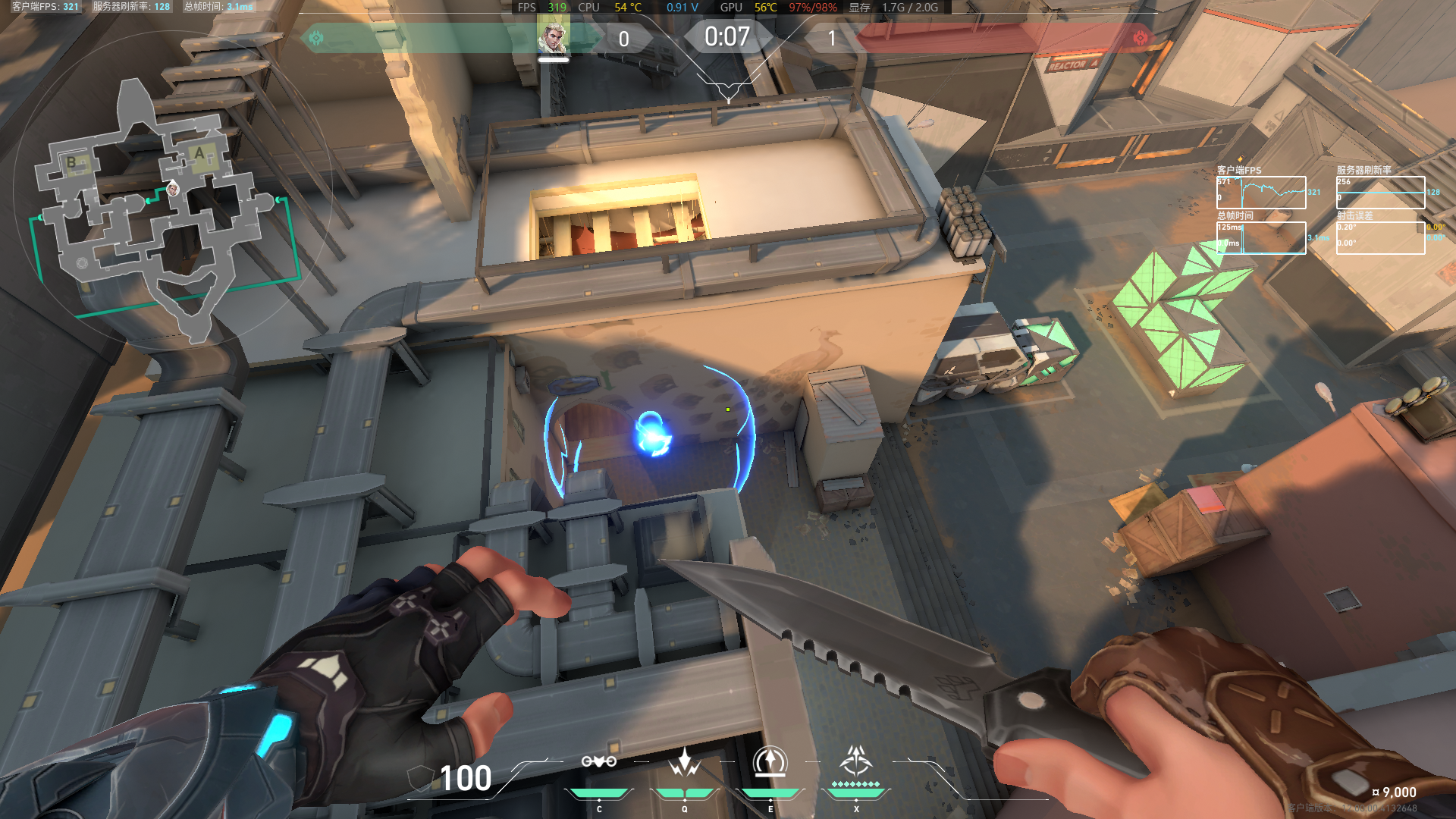Select the Shock Bolt ability icon
The height and width of the screenshot is (819, 1456).
[684, 762]
